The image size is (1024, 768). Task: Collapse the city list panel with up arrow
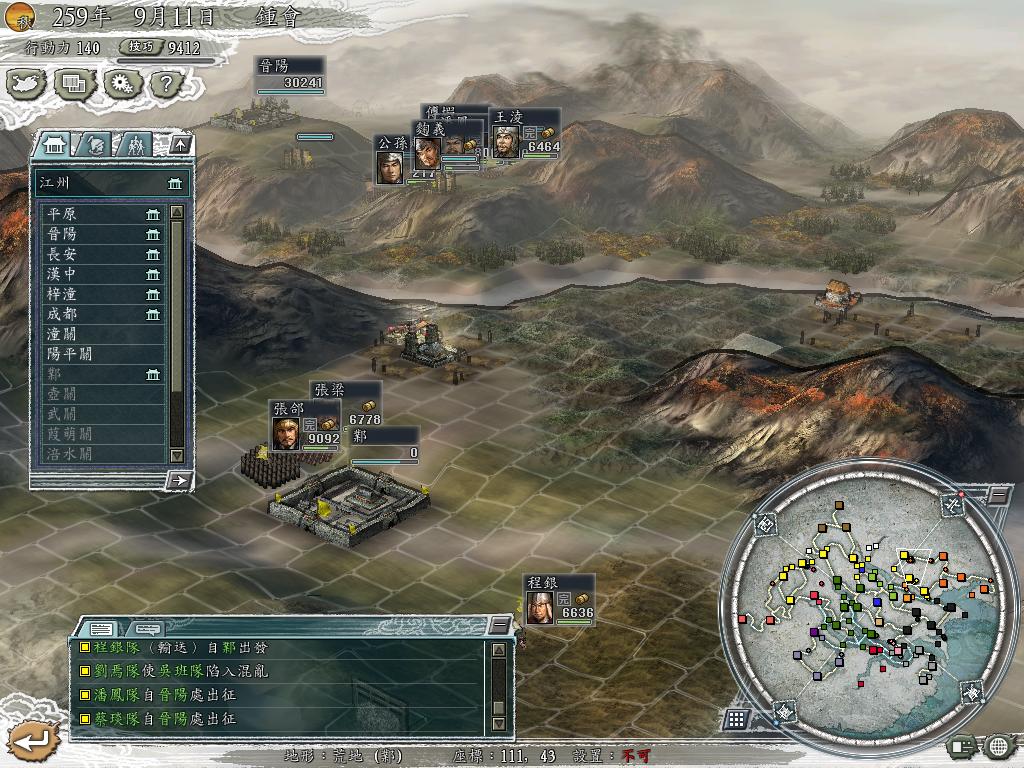pyautogui.click(x=180, y=145)
